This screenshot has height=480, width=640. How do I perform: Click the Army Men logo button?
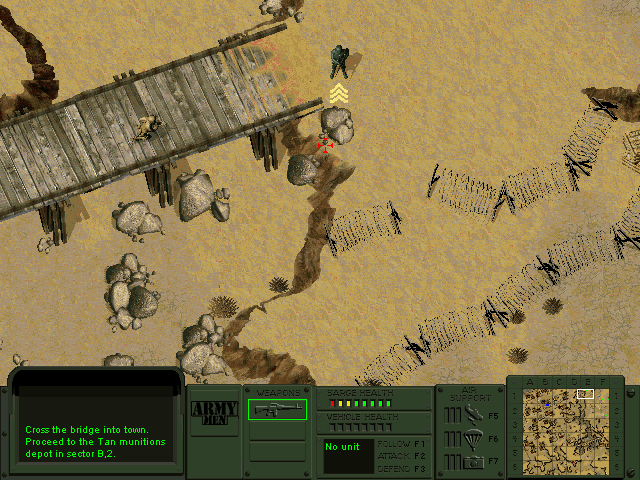tap(214, 411)
